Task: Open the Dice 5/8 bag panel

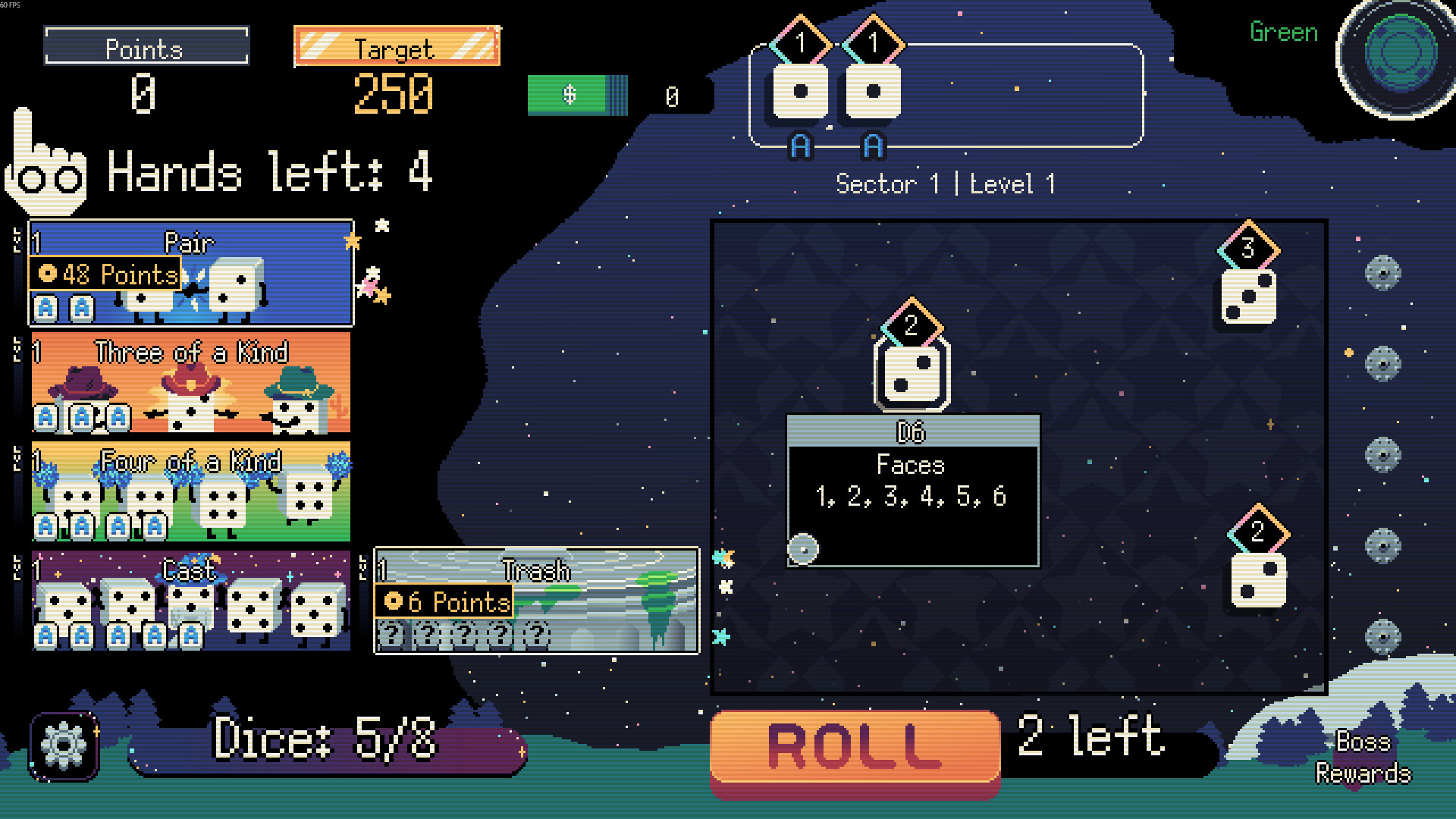Action: [326, 739]
